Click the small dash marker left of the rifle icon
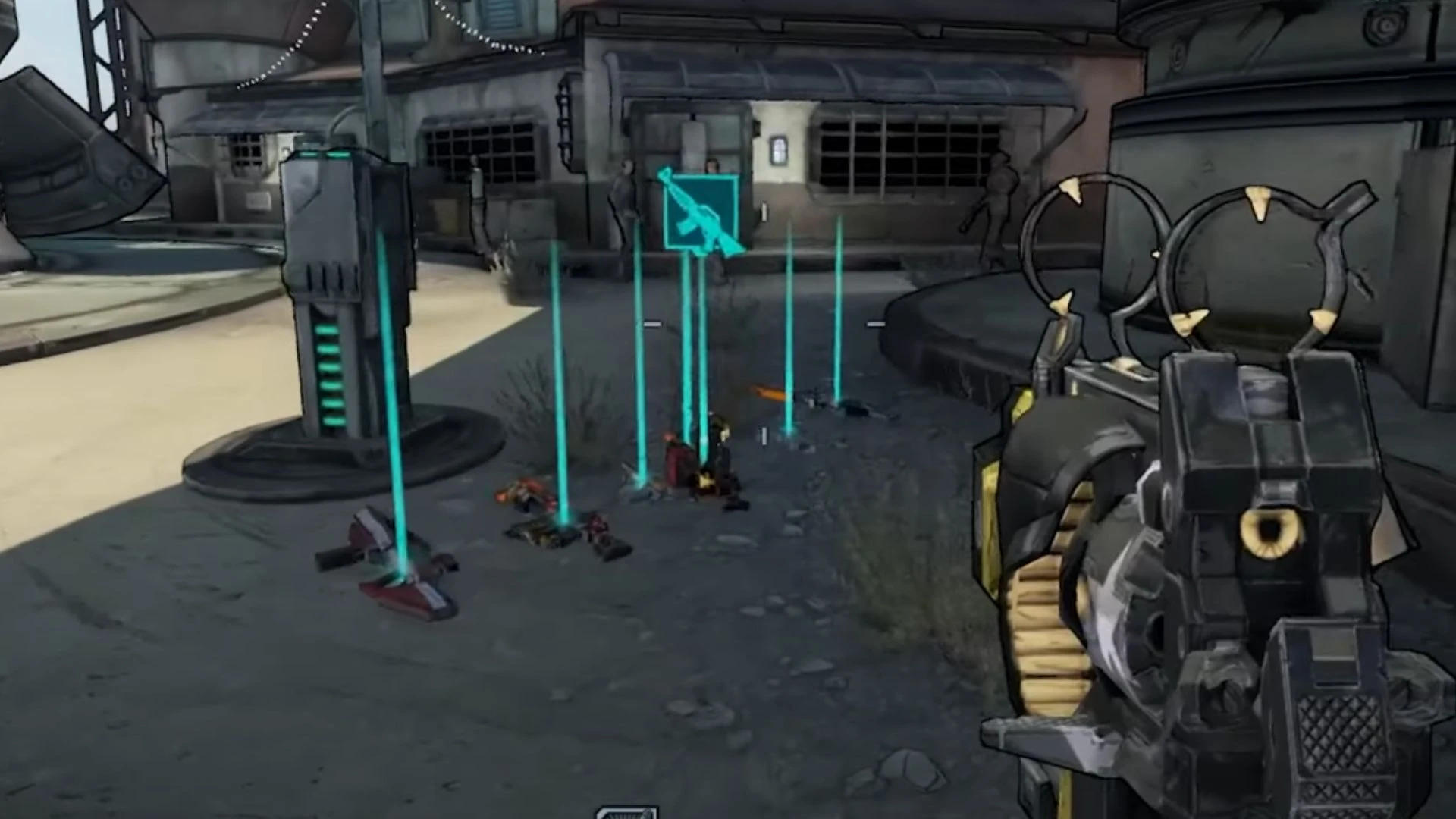1456x819 pixels. pyautogui.click(x=652, y=324)
